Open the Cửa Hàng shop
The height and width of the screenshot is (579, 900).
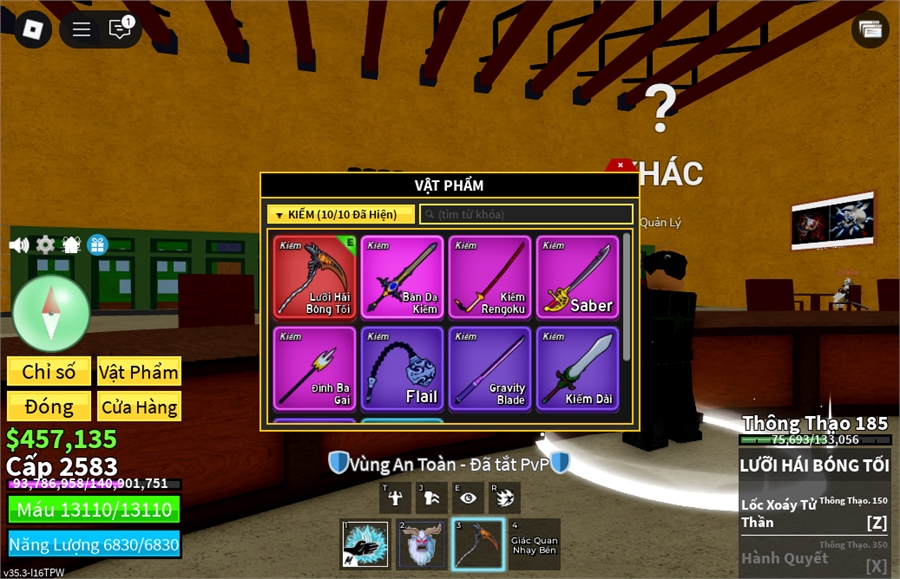[139, 407]
